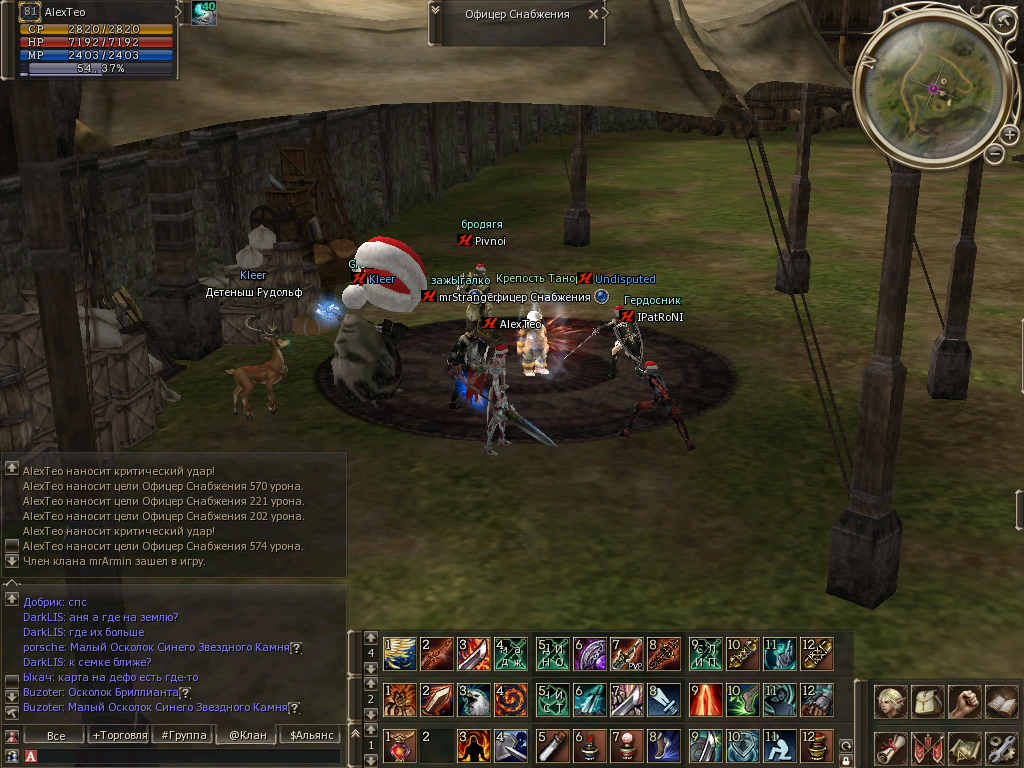This screenshot has width=1024, height=768.
Task: Zoom out the minimap with the minus button
Action: 994,153
